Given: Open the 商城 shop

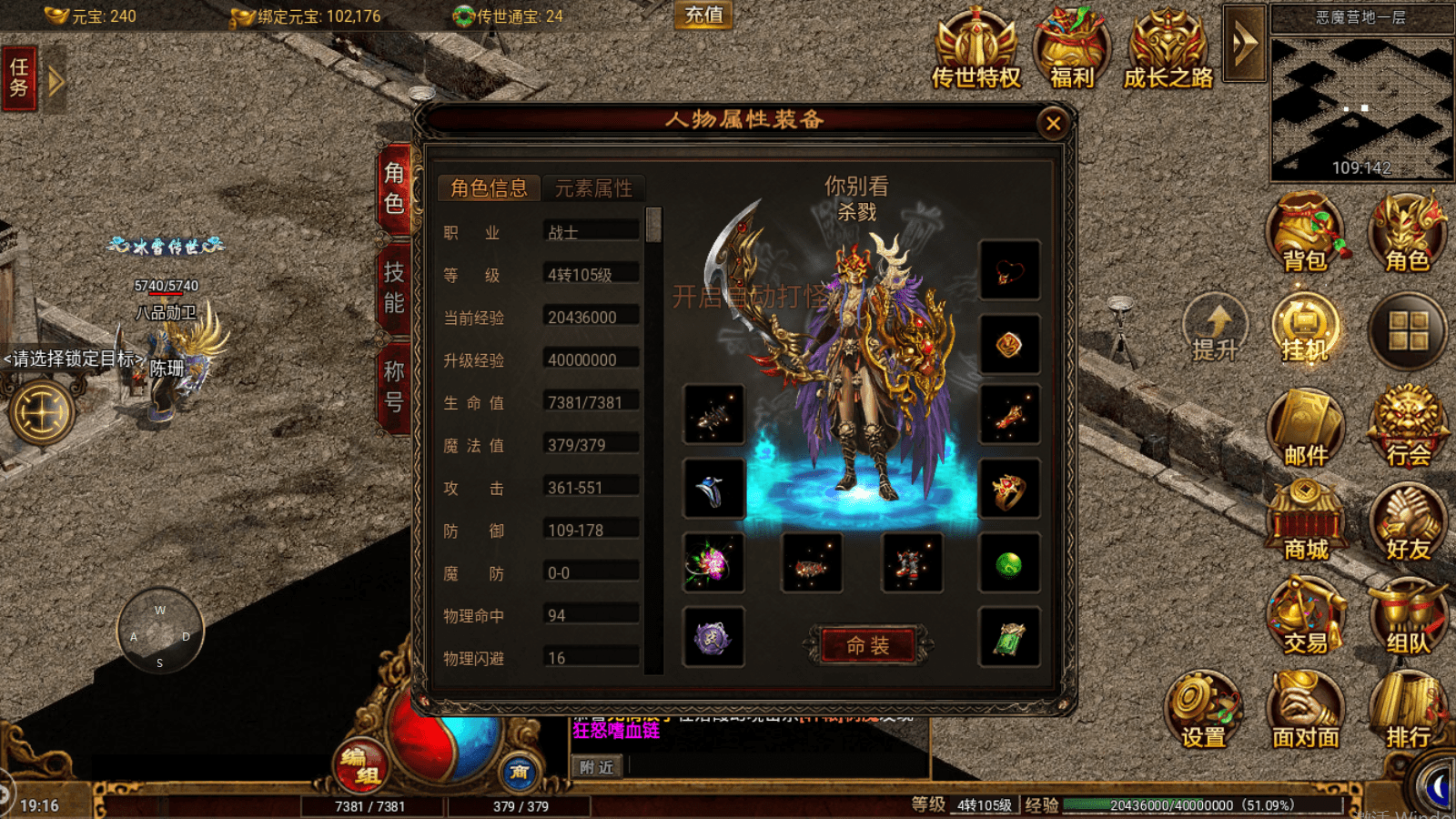Looking at the screenshot, I should (x=1306, y=519).
